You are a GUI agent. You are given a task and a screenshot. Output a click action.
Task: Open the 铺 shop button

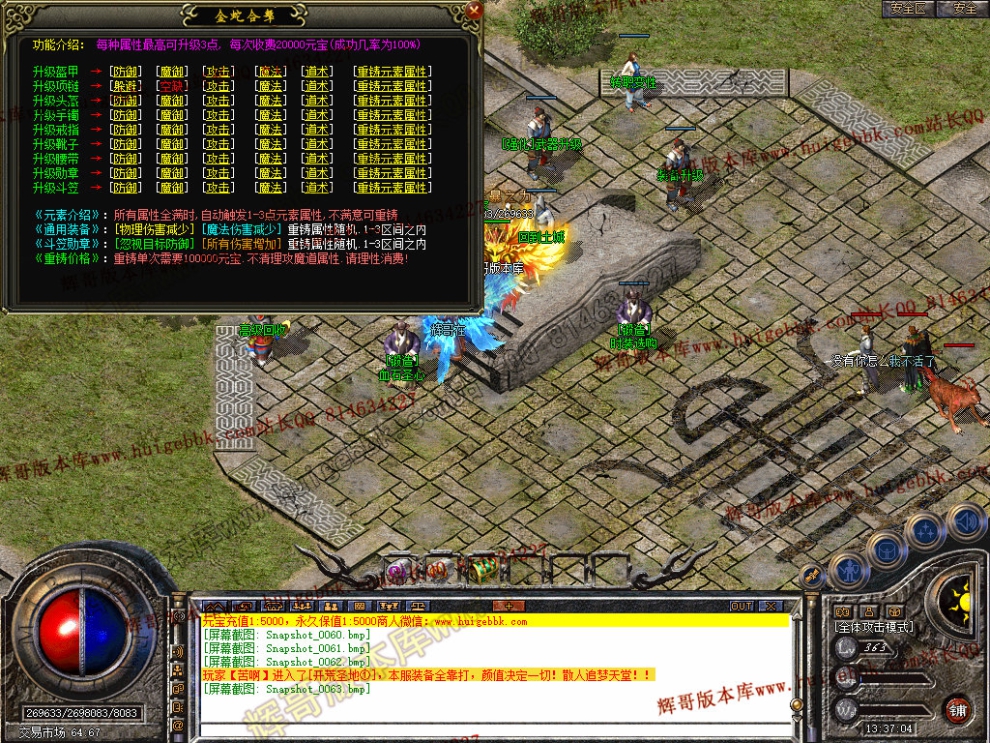[x=957, y=708]
